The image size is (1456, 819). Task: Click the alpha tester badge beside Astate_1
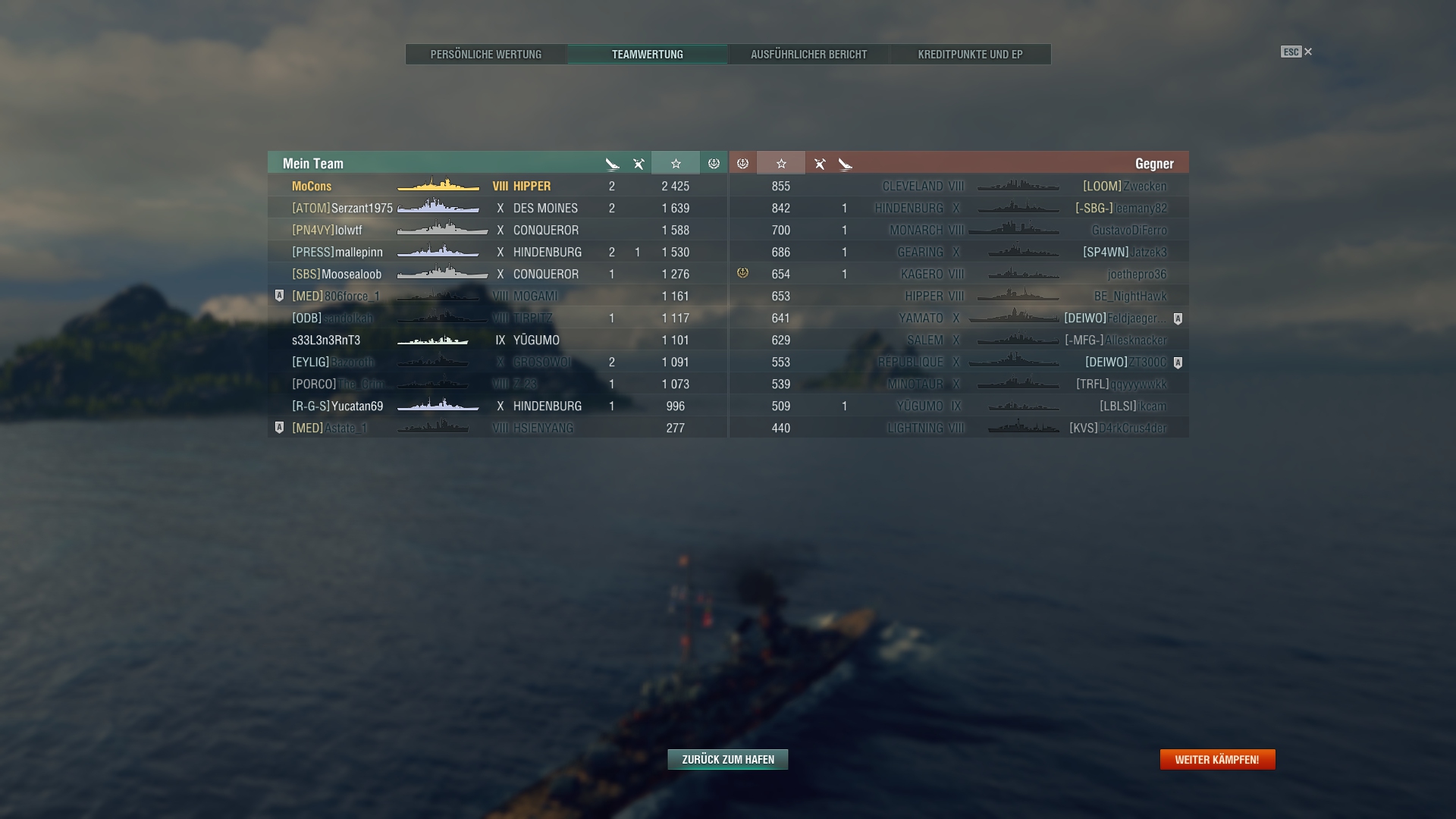[x=278, y=427]
